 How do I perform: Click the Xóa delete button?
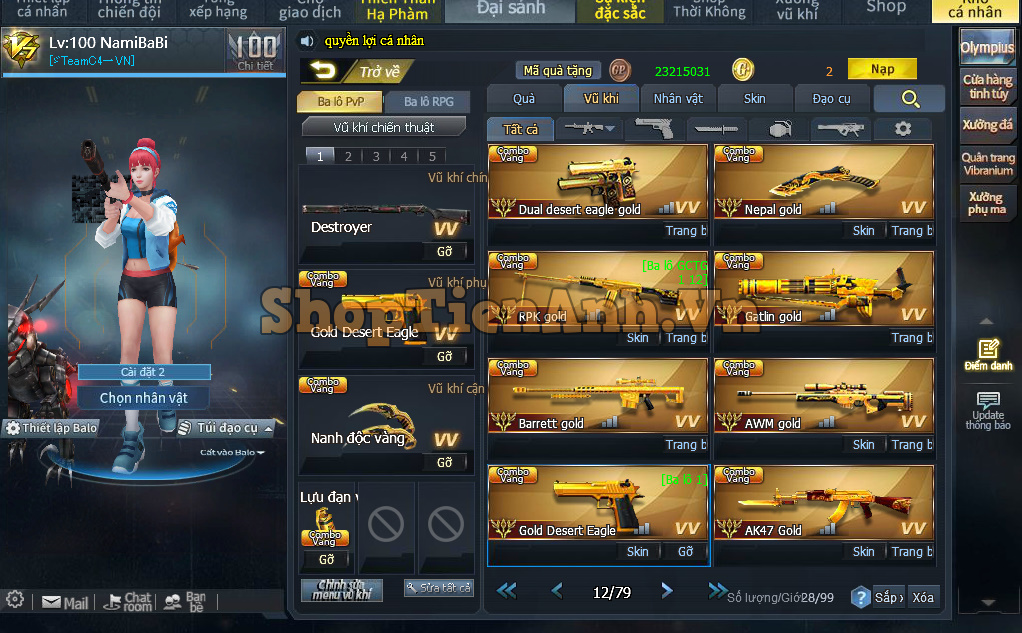click(923, 597)
